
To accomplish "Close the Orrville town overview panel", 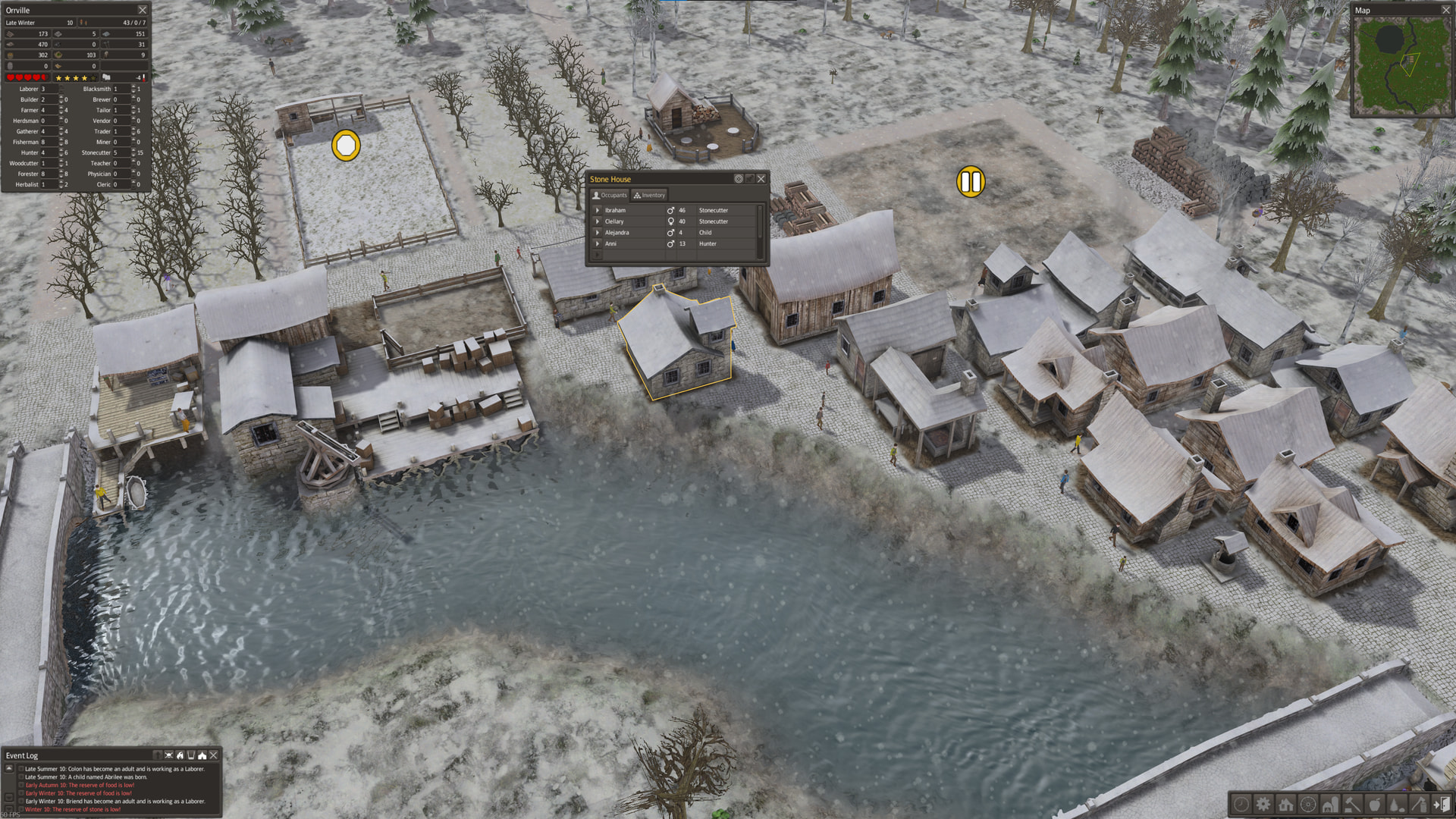I will click(142, 10).
